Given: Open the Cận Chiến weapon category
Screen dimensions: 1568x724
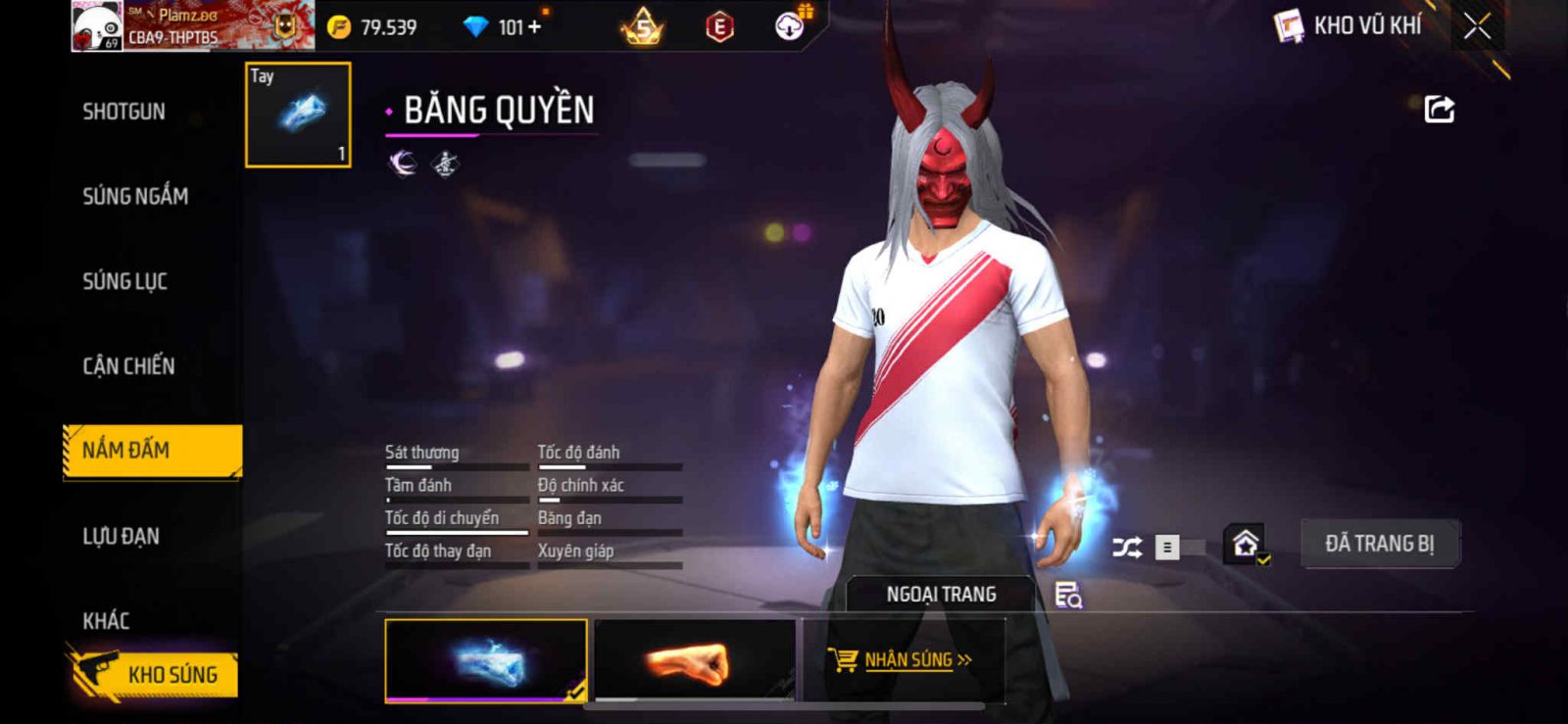Looking at the screenshot, I should [x=128, y=366].
